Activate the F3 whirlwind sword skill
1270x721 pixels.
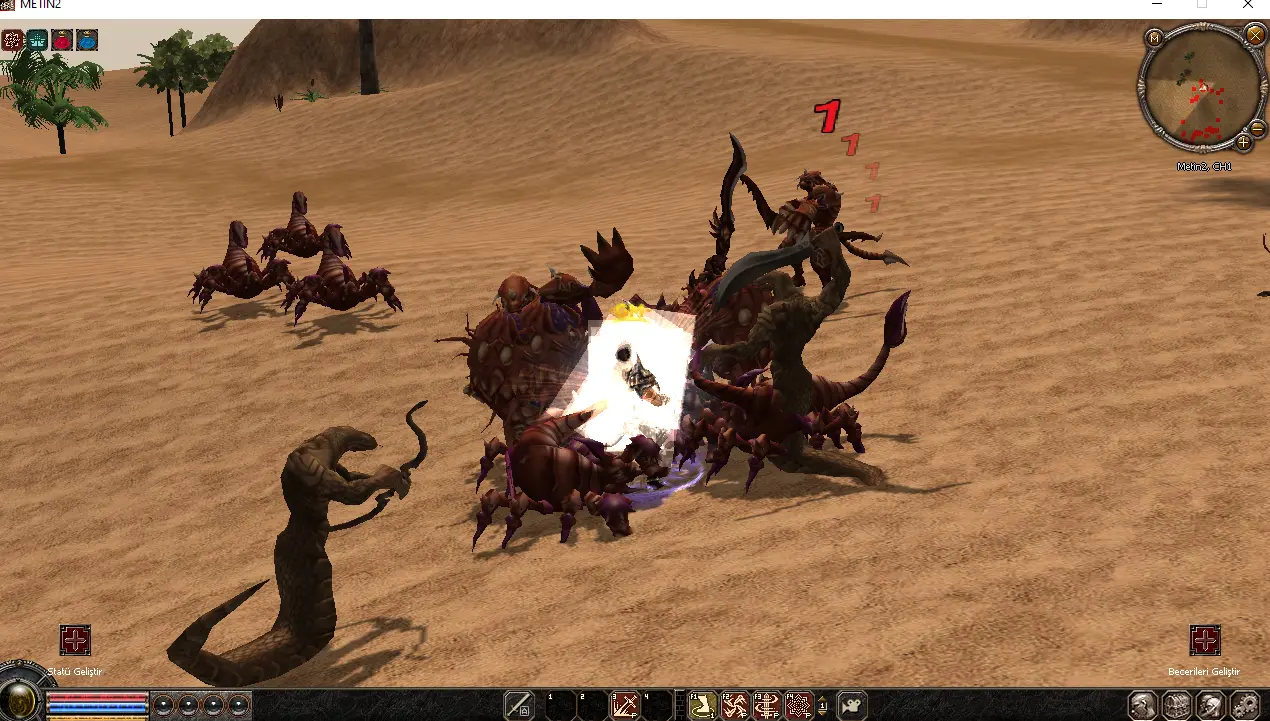(x=766, y=705)
